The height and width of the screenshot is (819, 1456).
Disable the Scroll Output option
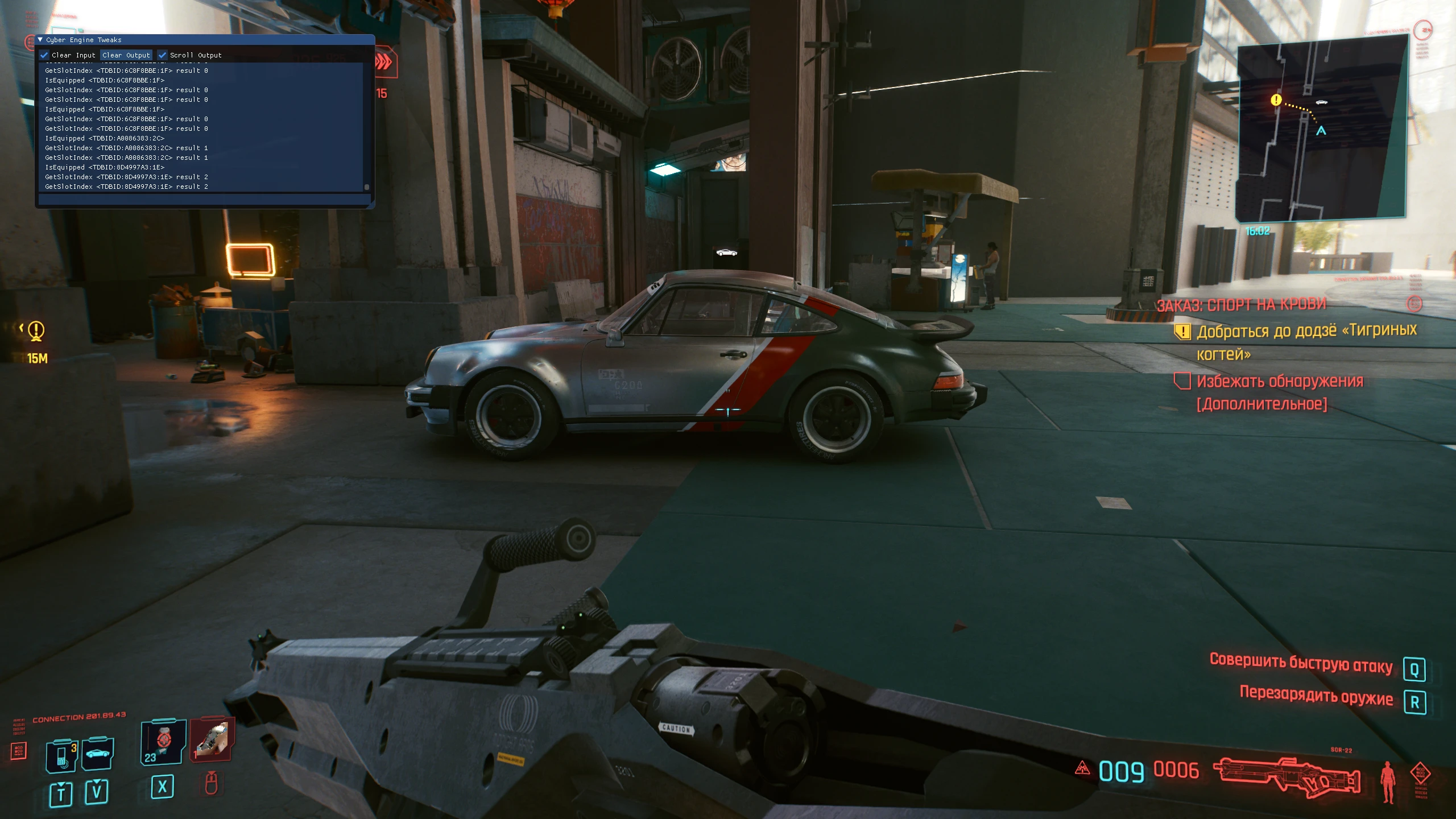pyautogui.click(x=163, y=55)
